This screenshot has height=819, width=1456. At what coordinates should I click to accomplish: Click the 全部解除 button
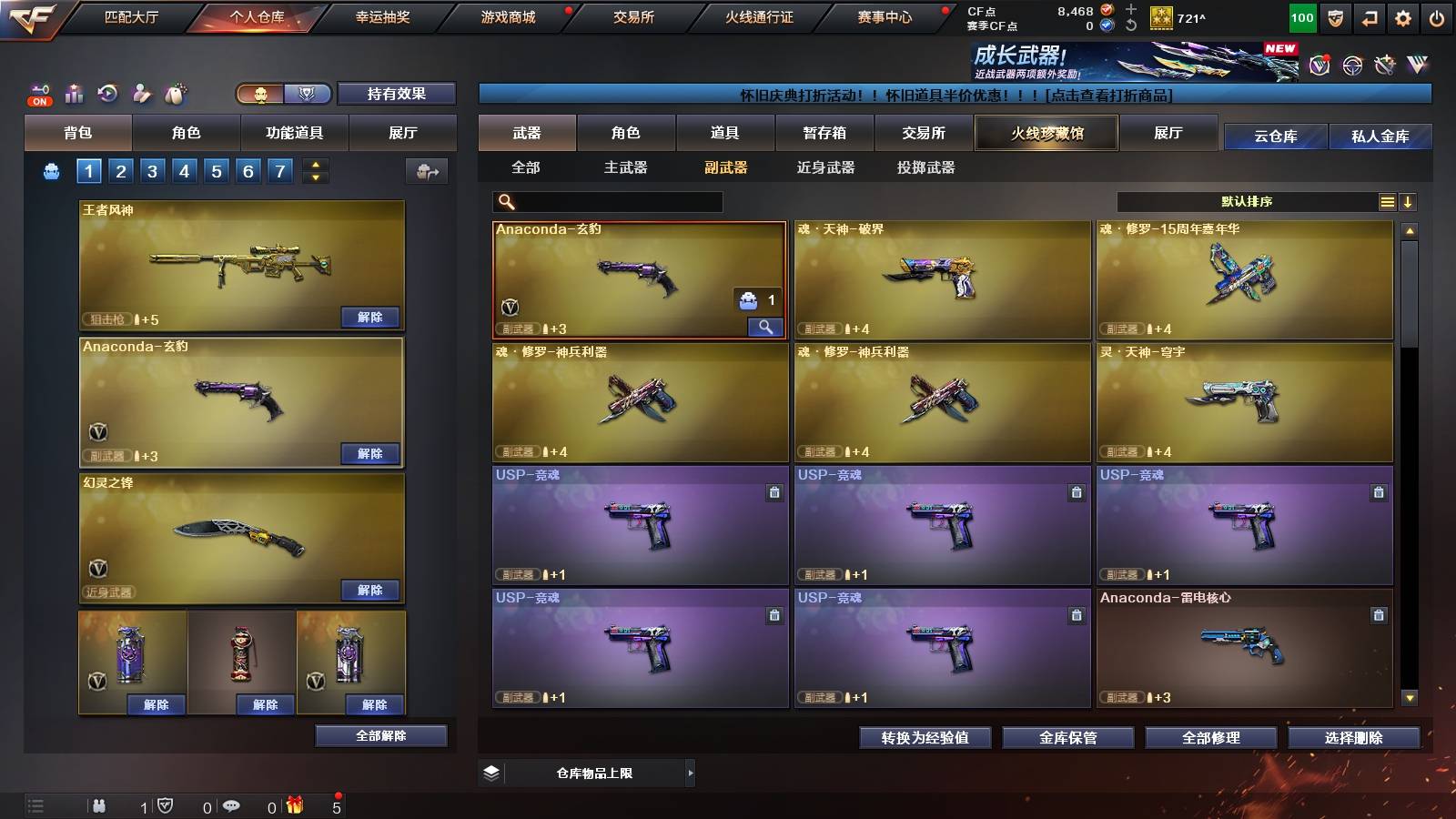pos(379,735)
